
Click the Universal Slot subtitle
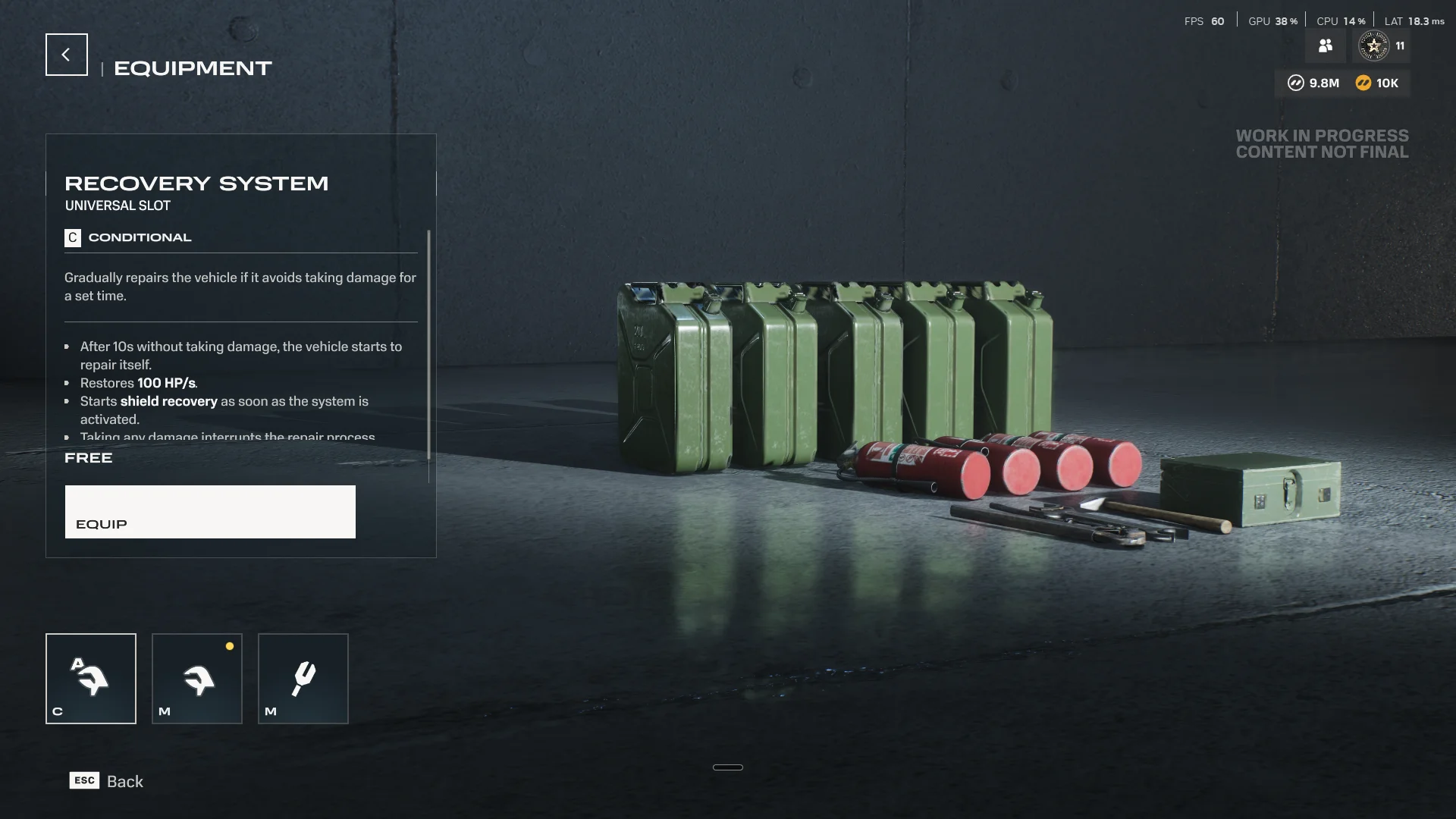tap(118, 205)
